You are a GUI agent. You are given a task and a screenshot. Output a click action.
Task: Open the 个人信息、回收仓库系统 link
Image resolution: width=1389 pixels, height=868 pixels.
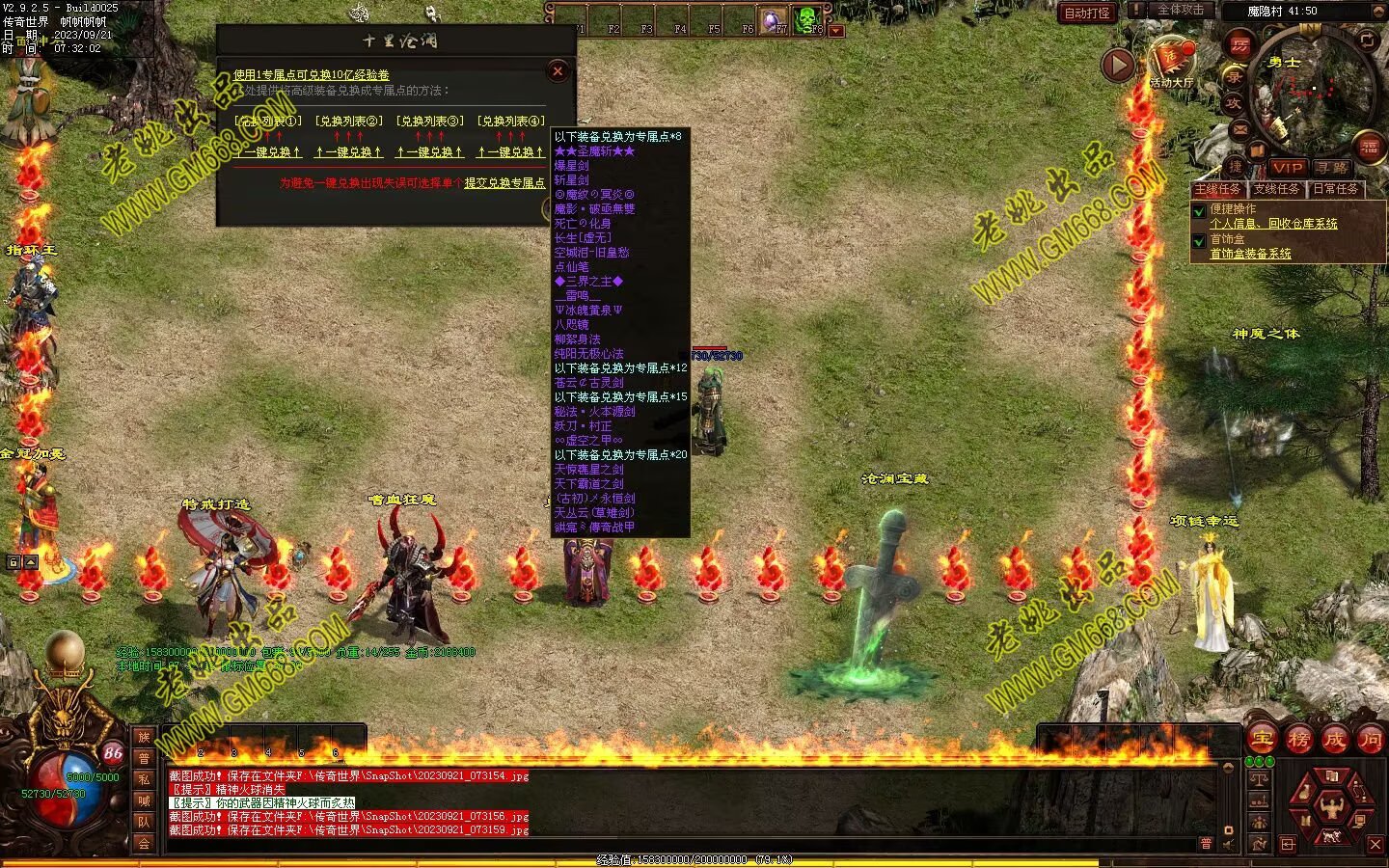(x=1273, y=224)
